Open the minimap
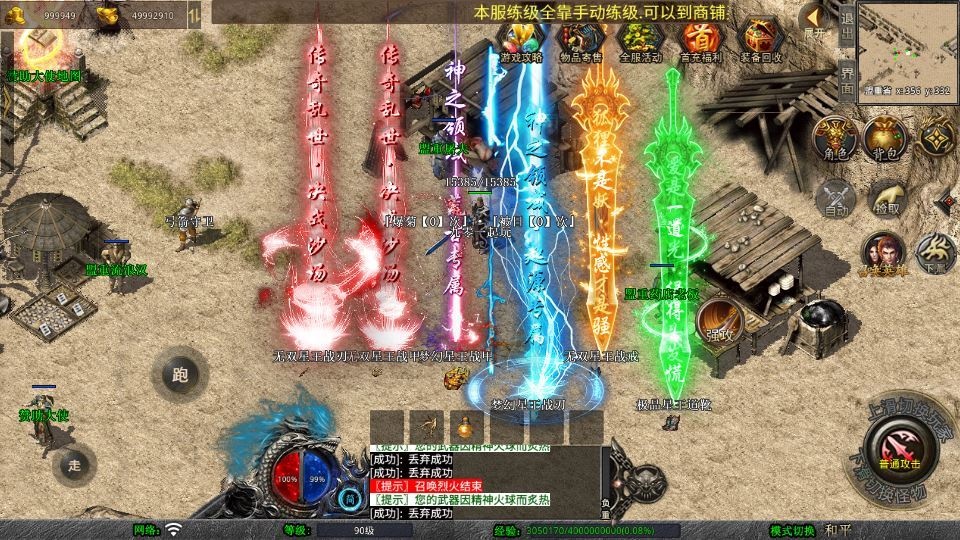The image size is (960, 540). [x=905, y=47]
